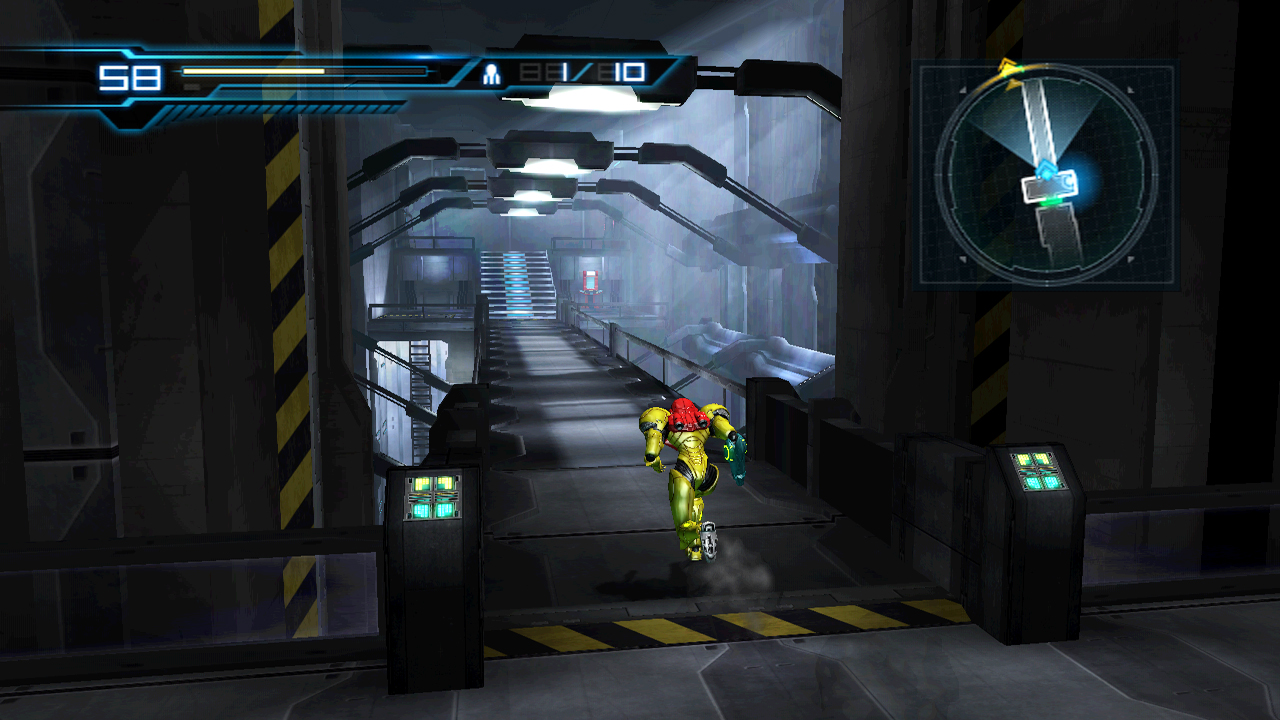The width and height of the screenshot is (1280, 720).
Task: Click the highlighted room outline on the minimap
Action: (1048, 188)
